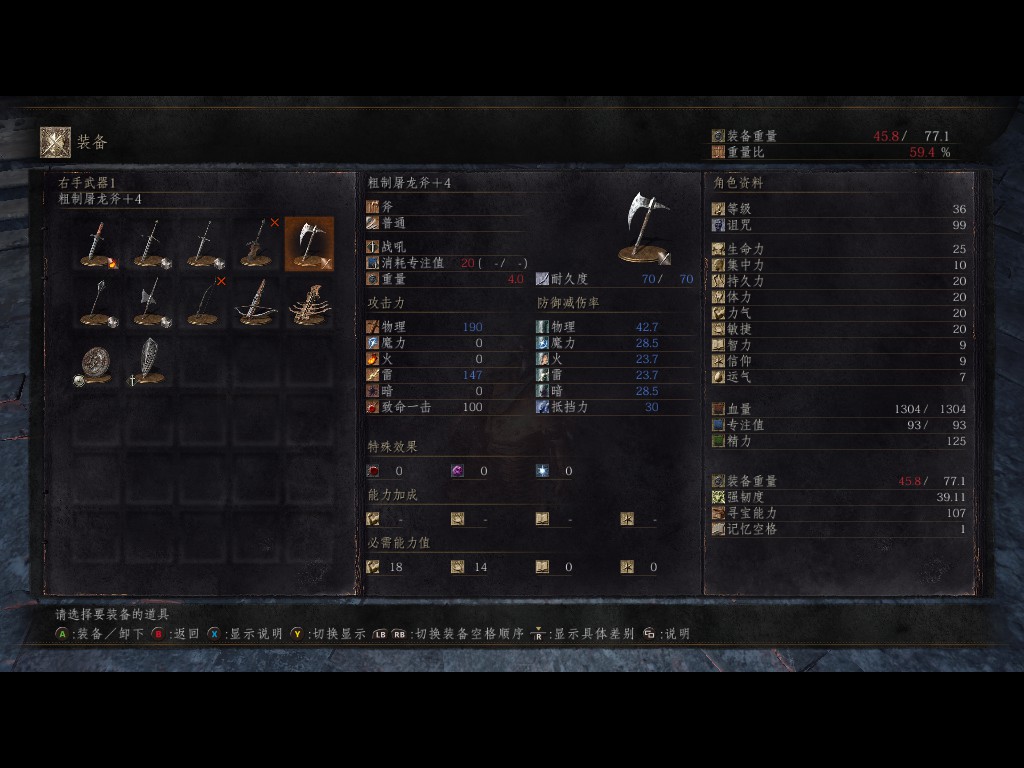
Task: Choose the greatsword marked with red X
Action: pos(258,244)
